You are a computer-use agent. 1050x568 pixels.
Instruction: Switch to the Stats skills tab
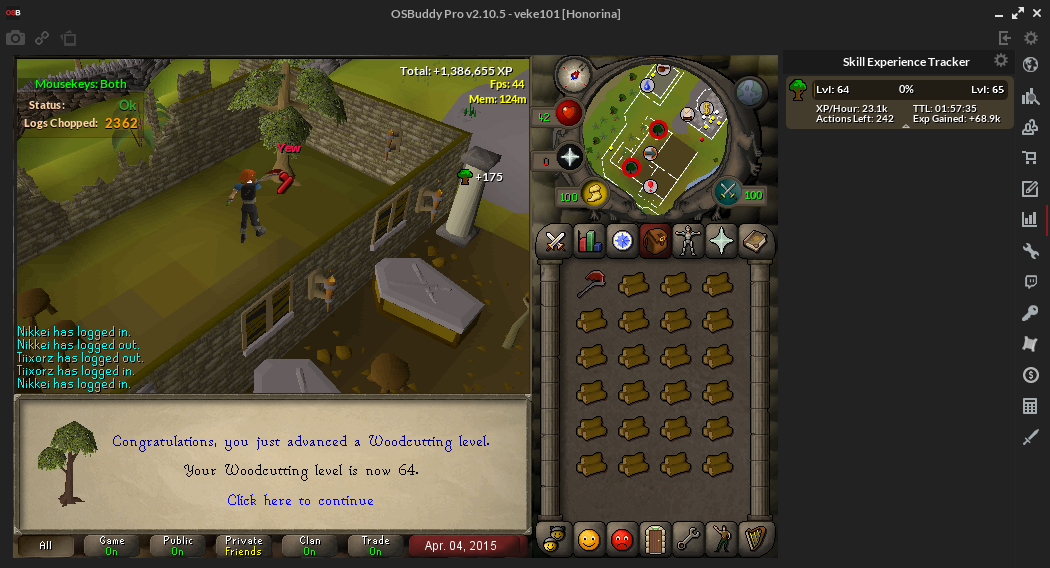pyautogui.click(x=589, y=241)
